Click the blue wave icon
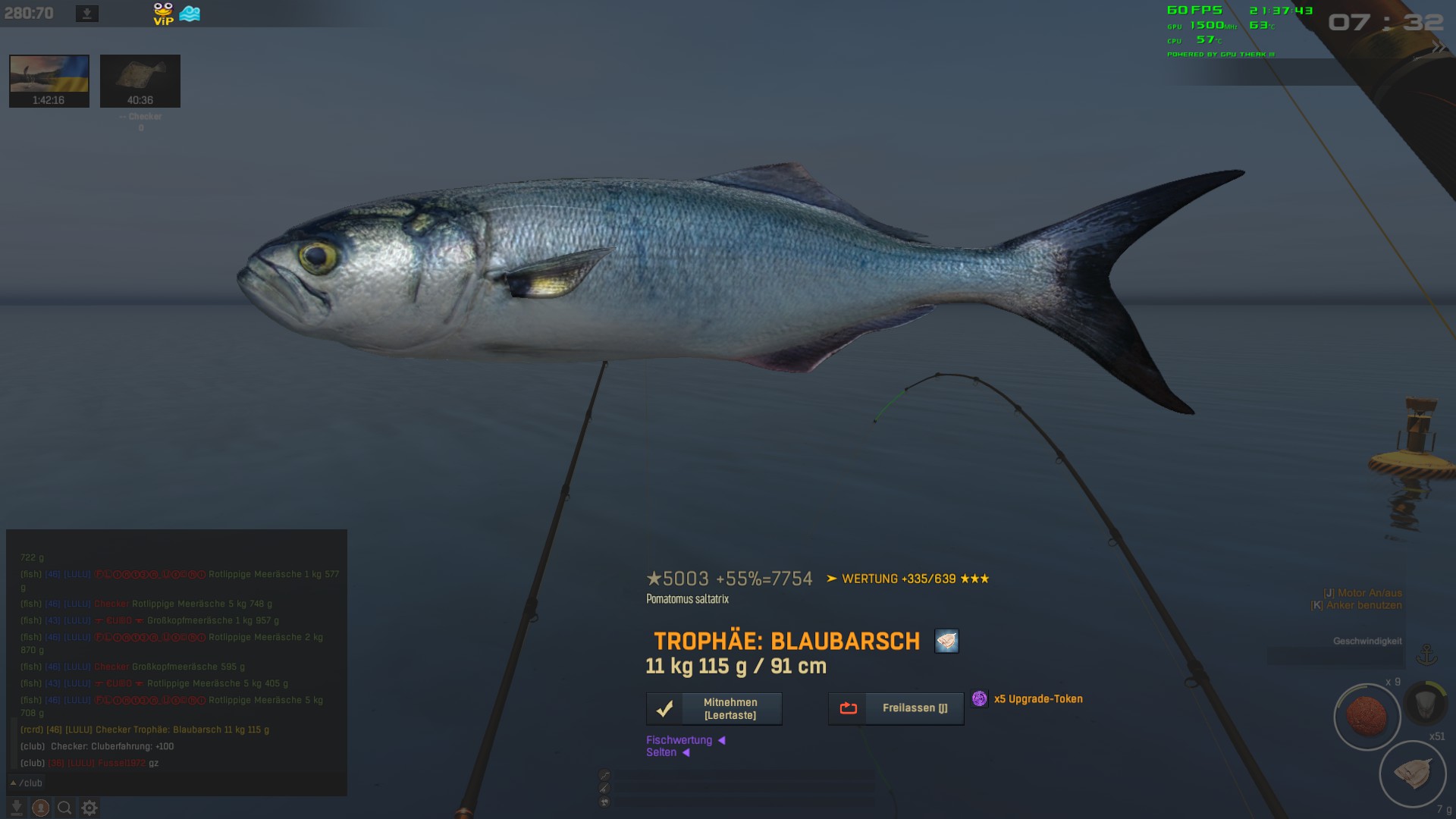Screen dimensions: 1456x819 pos(190,14)
